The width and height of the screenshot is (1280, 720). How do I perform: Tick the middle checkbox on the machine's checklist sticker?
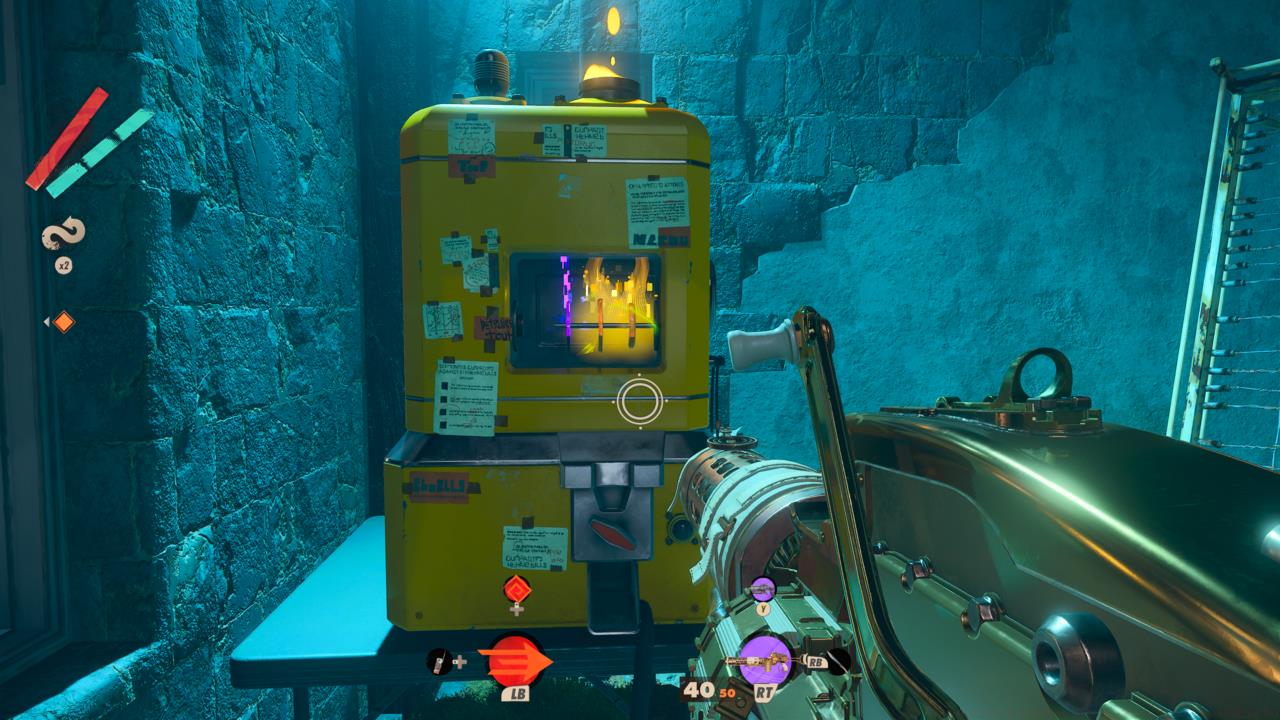[442, 400]
